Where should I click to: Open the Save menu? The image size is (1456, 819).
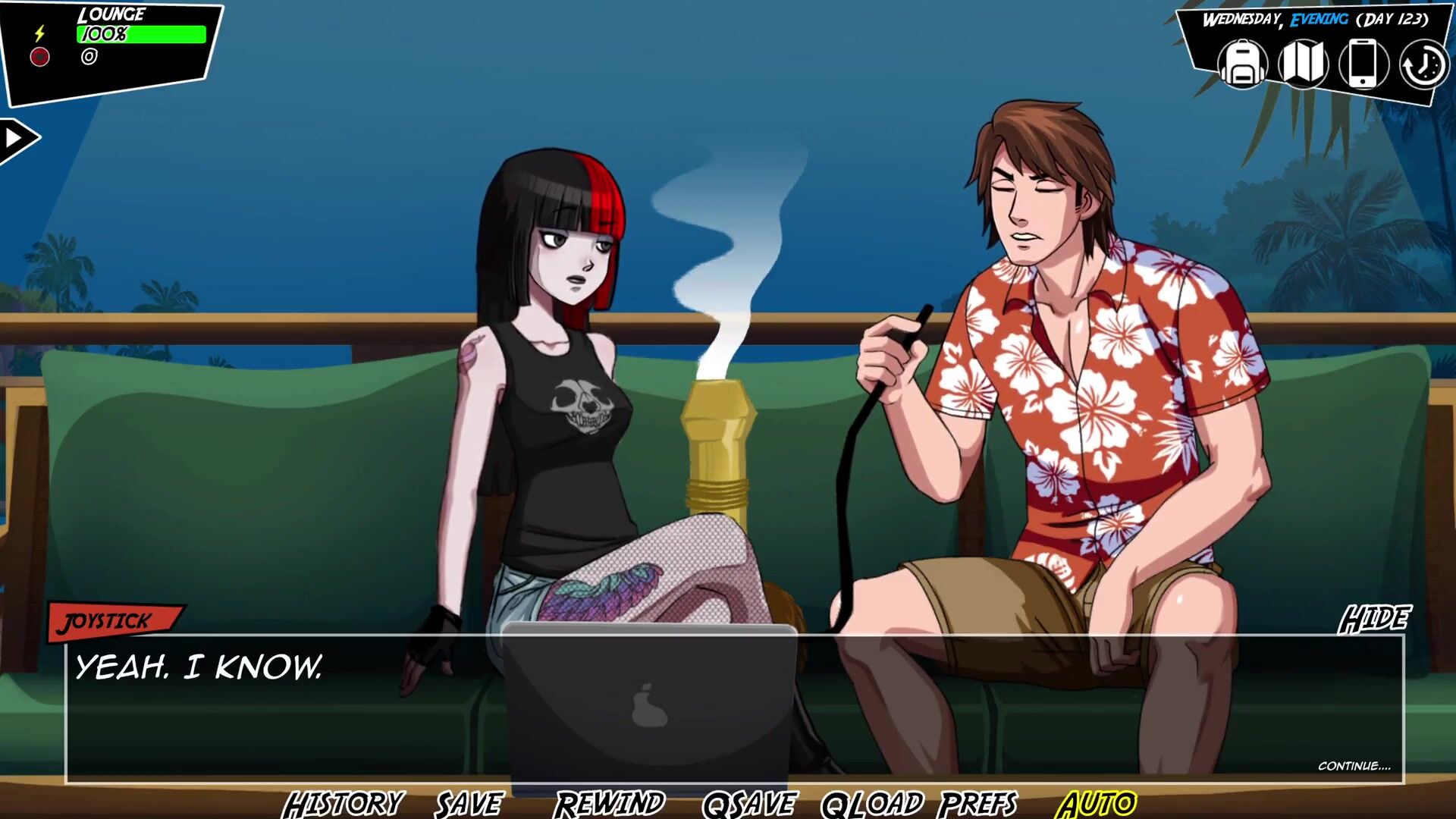(x=469, y=802)
